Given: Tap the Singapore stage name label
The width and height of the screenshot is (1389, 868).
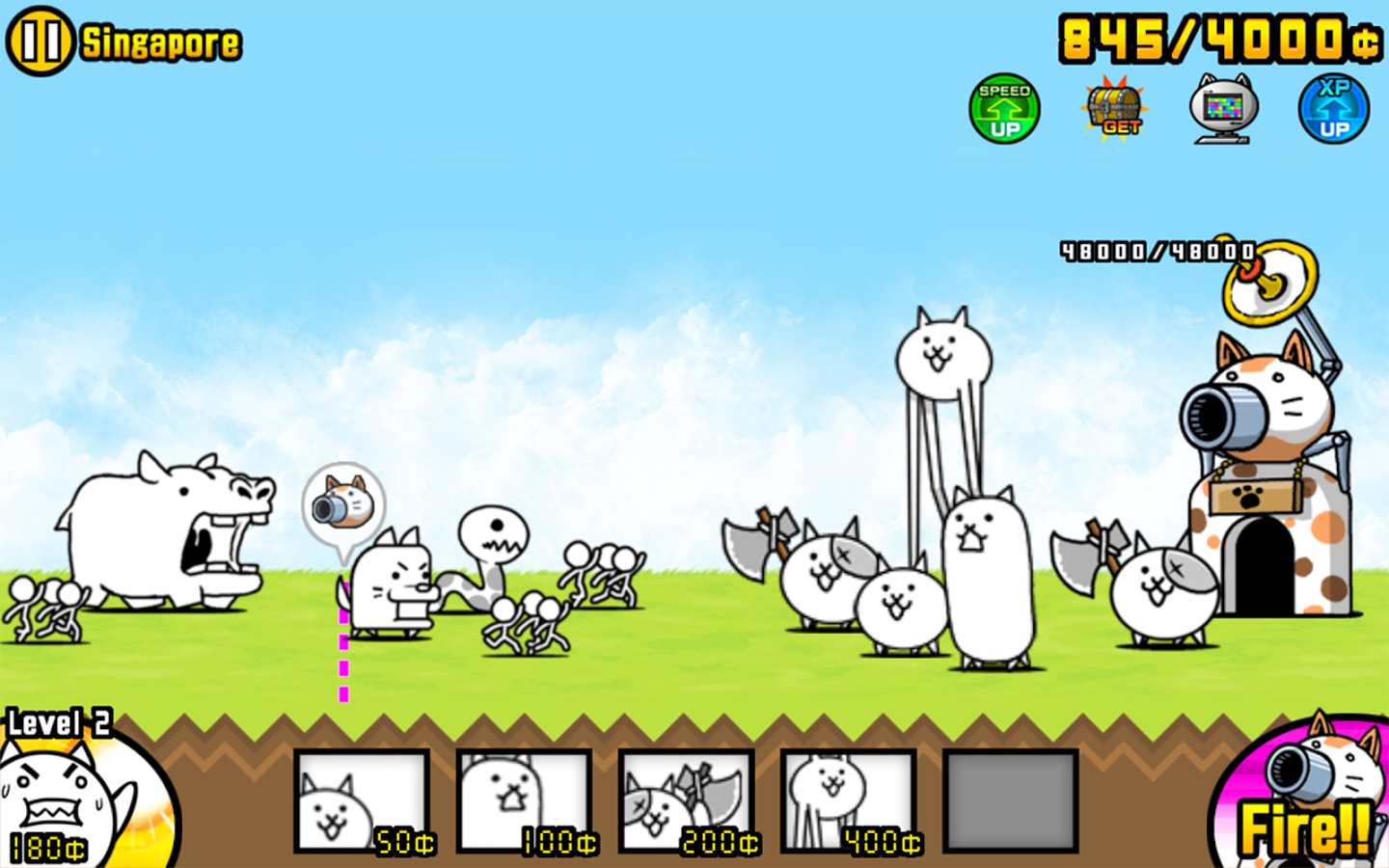Looking at the screenshot, I should [x=159, y=41].
